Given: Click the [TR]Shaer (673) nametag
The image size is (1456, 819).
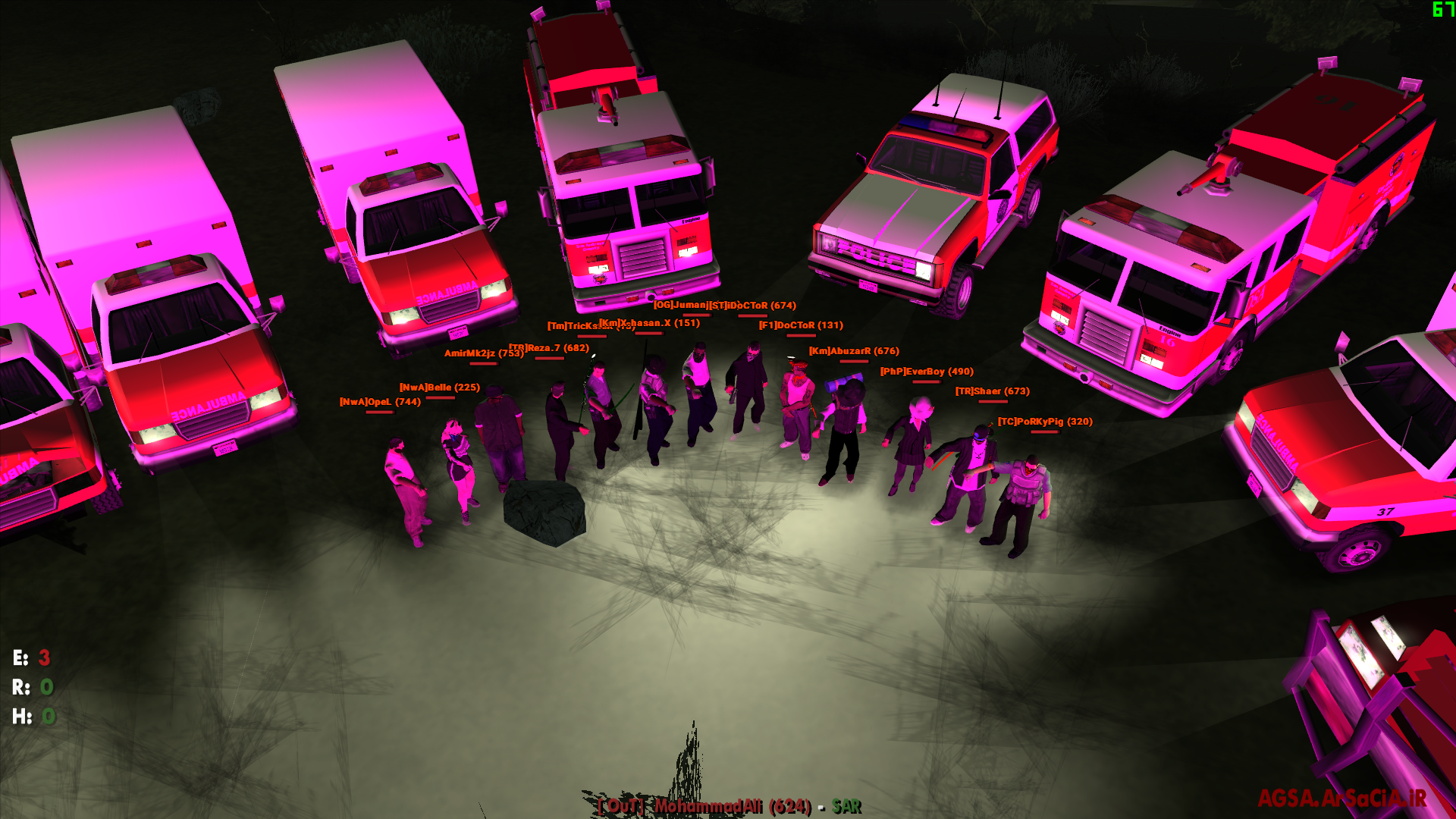Looking at the screenshot, I should (x=992, y=391).
